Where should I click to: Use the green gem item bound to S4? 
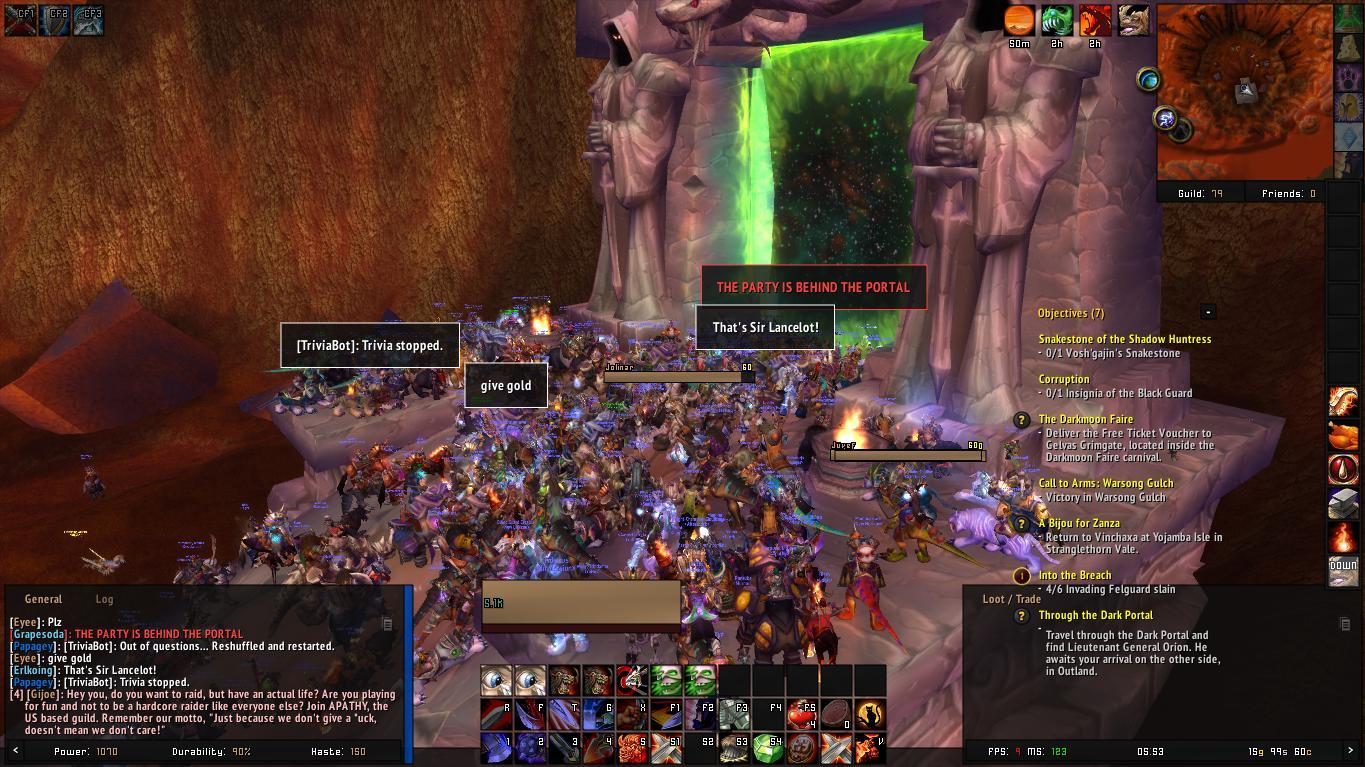(x=768, y=748)
